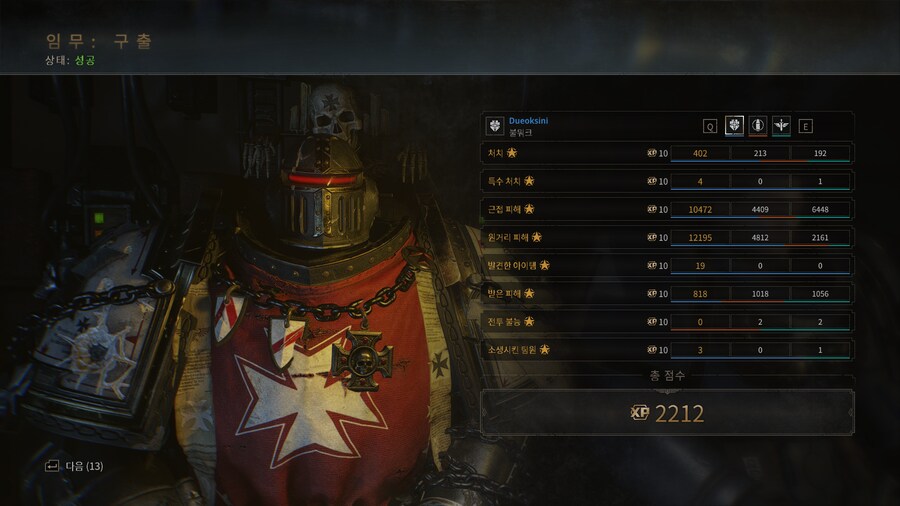Show the winged-icon squadmate's stats tab
The image size is (900, 506).
click(x=781, y=126)
